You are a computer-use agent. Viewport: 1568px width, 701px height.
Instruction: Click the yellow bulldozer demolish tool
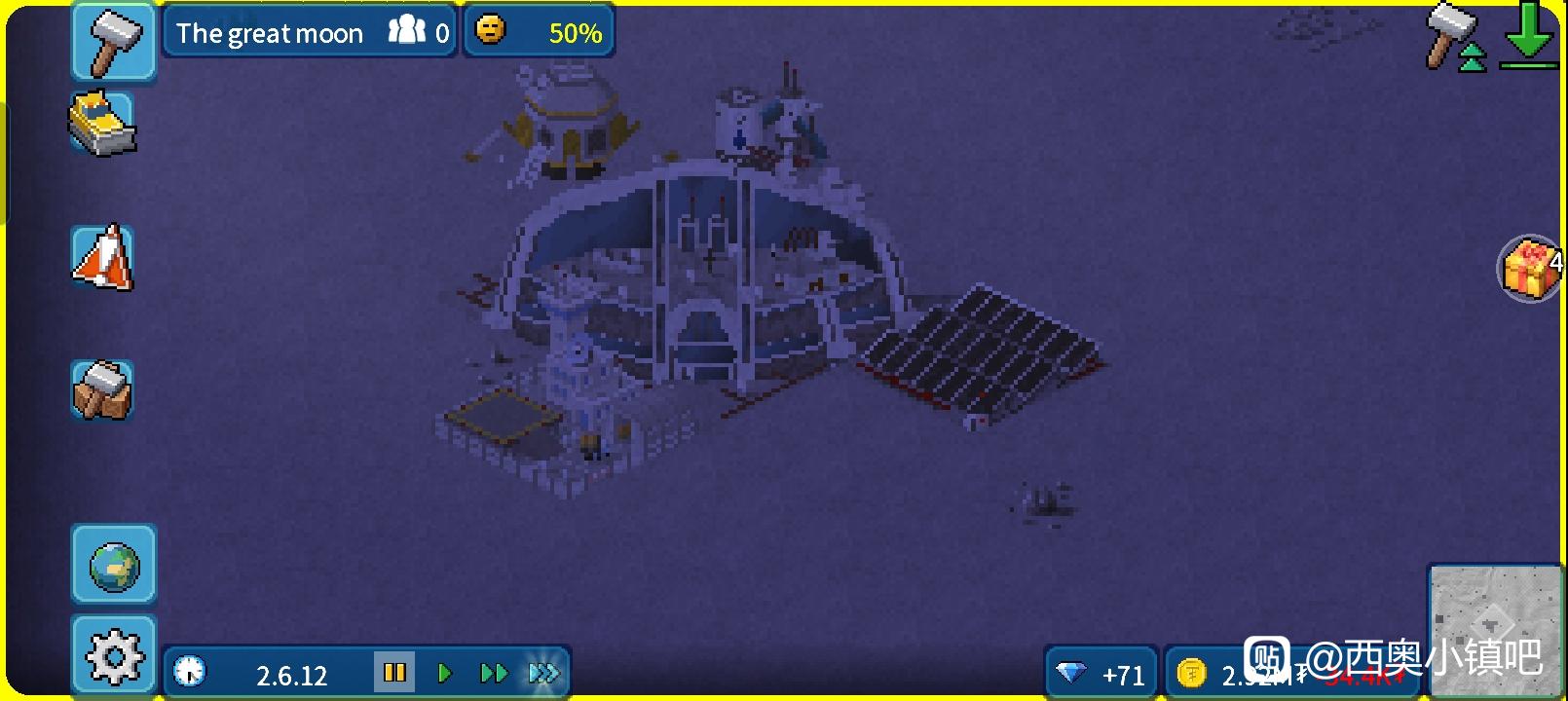pos(101,124)
